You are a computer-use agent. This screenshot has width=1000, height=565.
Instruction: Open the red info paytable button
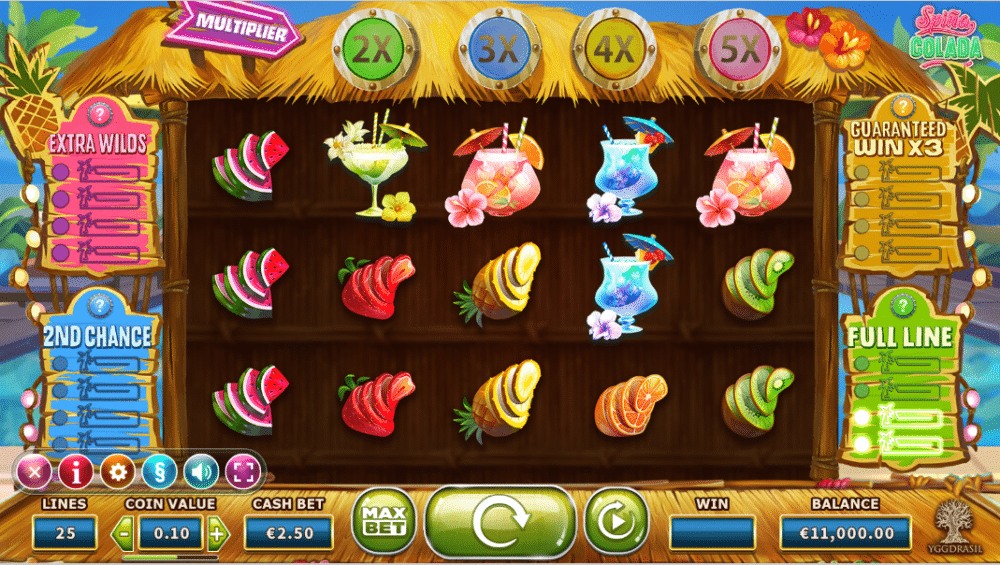point(76,470)
